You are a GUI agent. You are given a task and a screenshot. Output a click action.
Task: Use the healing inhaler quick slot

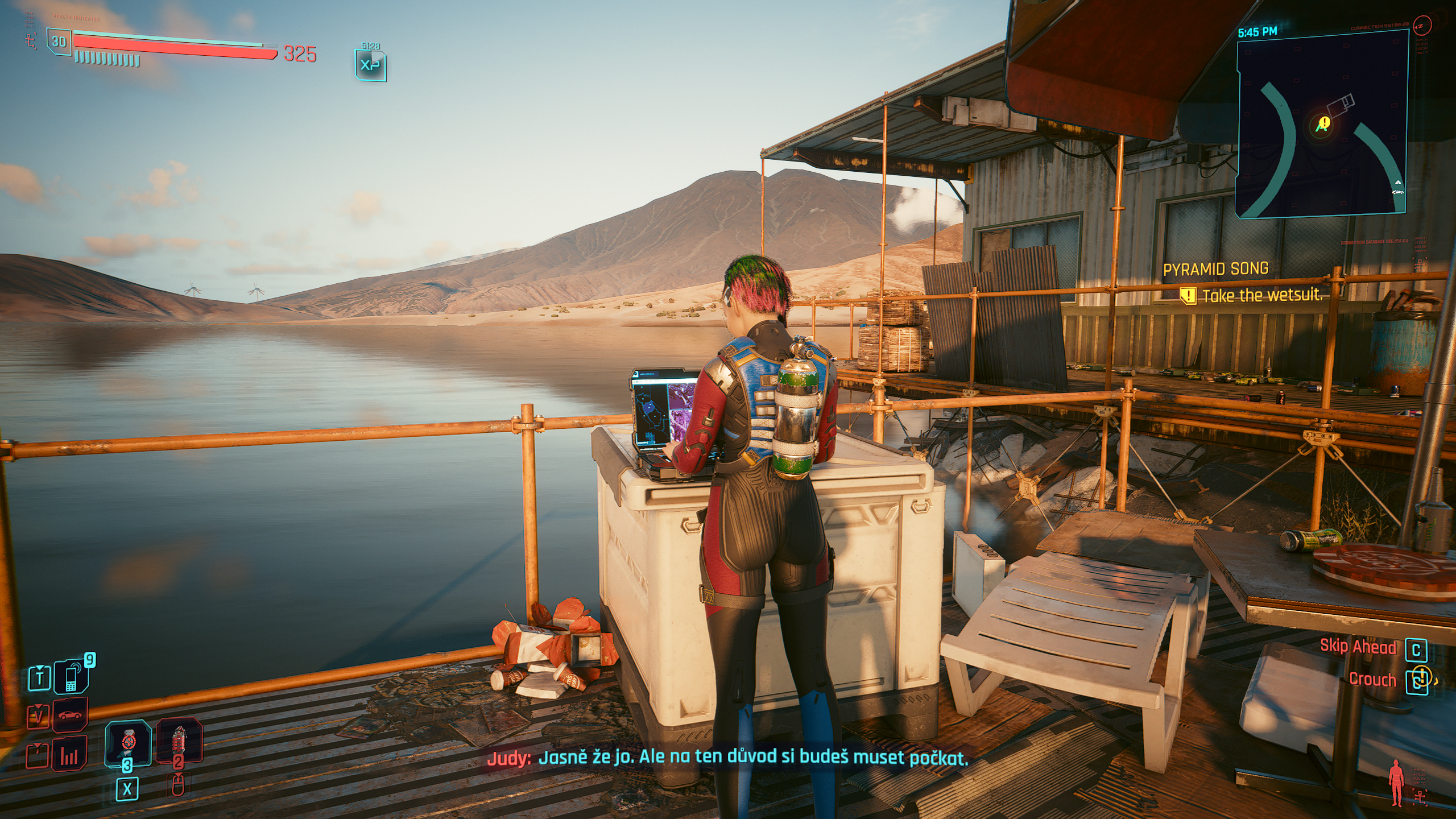tap(128, 743)
